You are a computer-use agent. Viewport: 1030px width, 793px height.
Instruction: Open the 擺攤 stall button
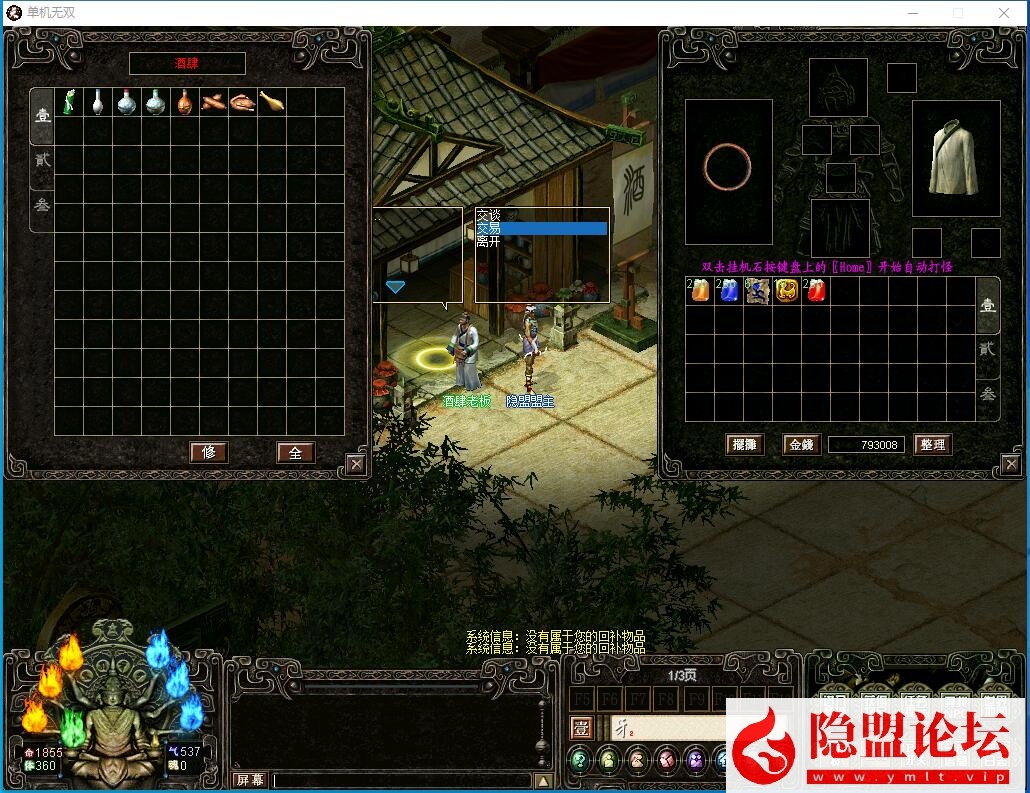[744, 445]
